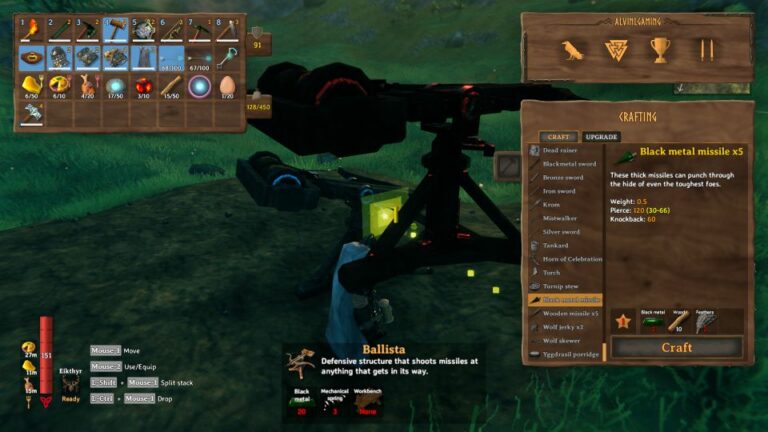Click the glowing purple ring item

tap(199, 86)
